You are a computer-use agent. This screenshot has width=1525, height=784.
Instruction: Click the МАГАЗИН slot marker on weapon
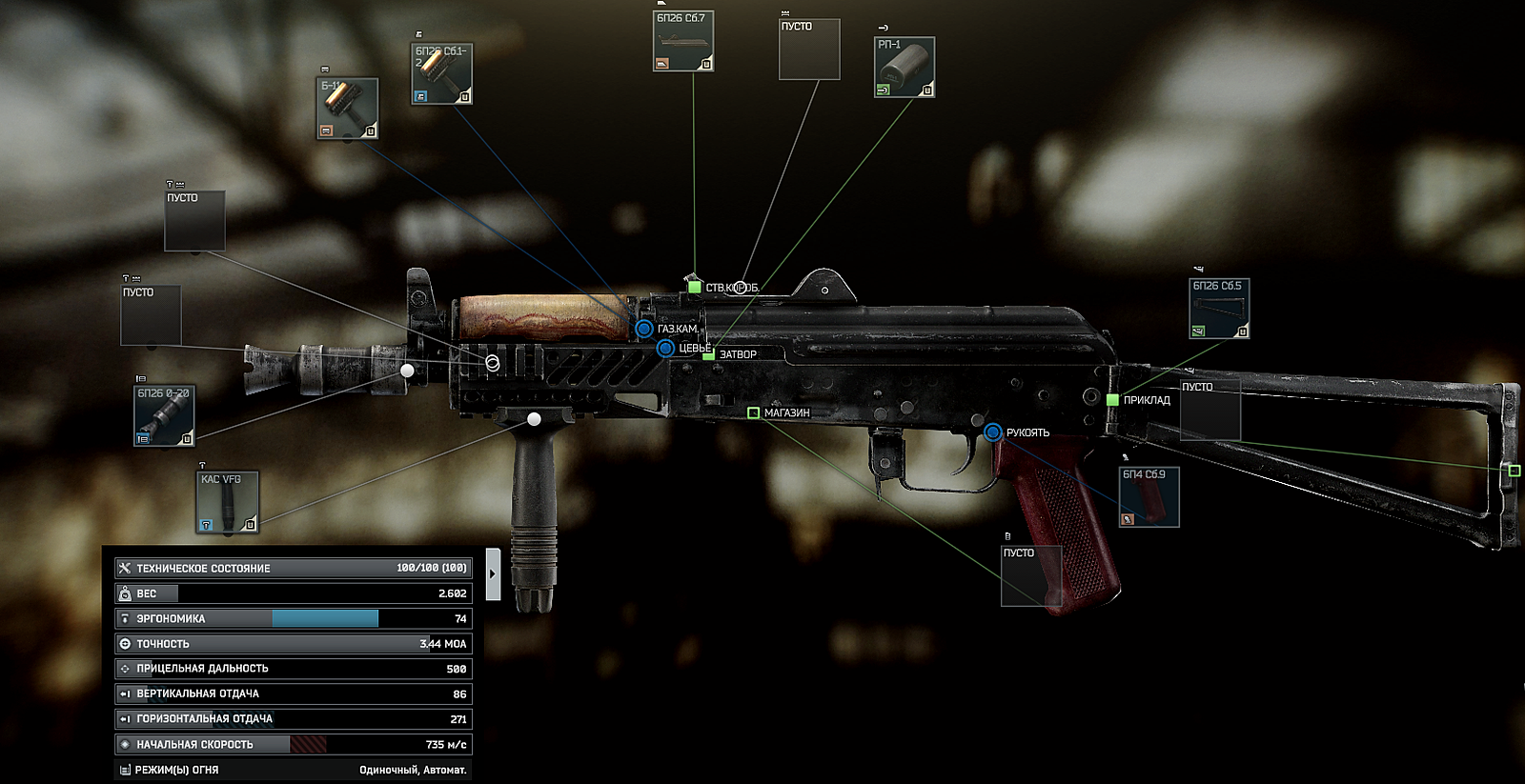(753, 412)
